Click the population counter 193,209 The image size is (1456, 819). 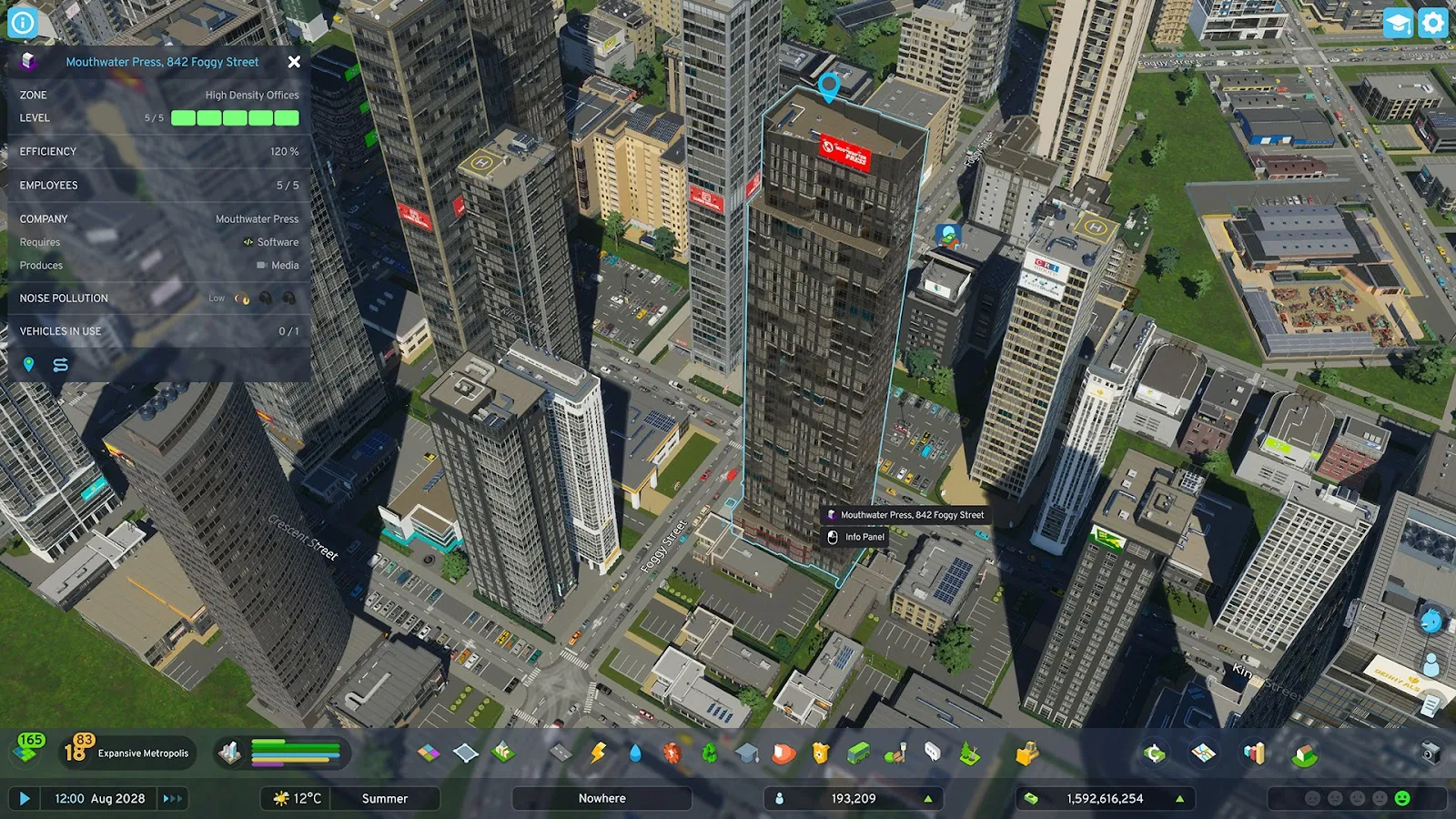[853, 798]
